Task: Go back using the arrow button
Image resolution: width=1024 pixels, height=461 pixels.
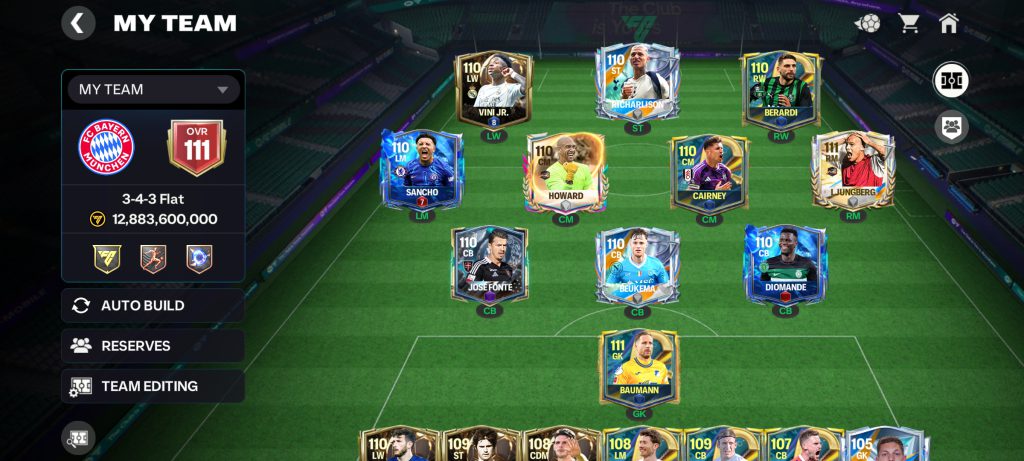Action: 78,22
